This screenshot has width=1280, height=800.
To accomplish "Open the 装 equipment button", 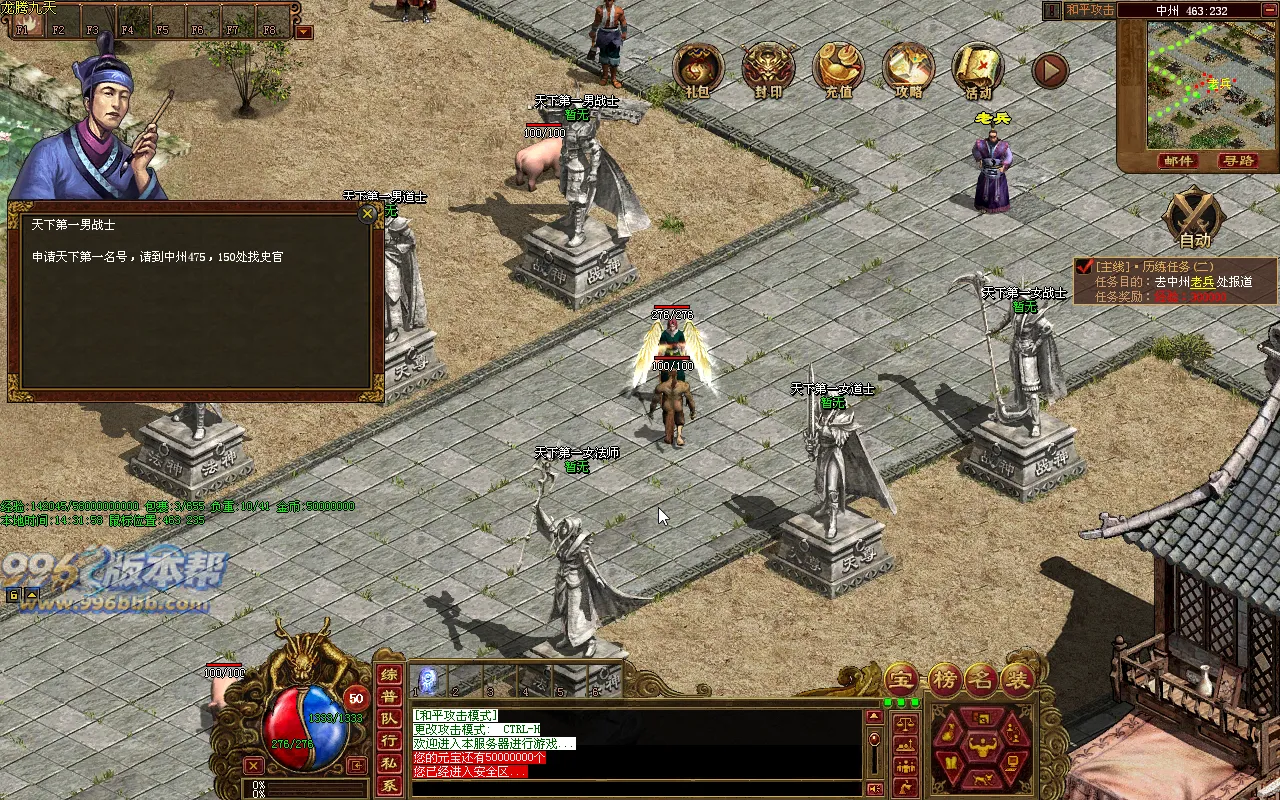I will [x=1017, y=681].
